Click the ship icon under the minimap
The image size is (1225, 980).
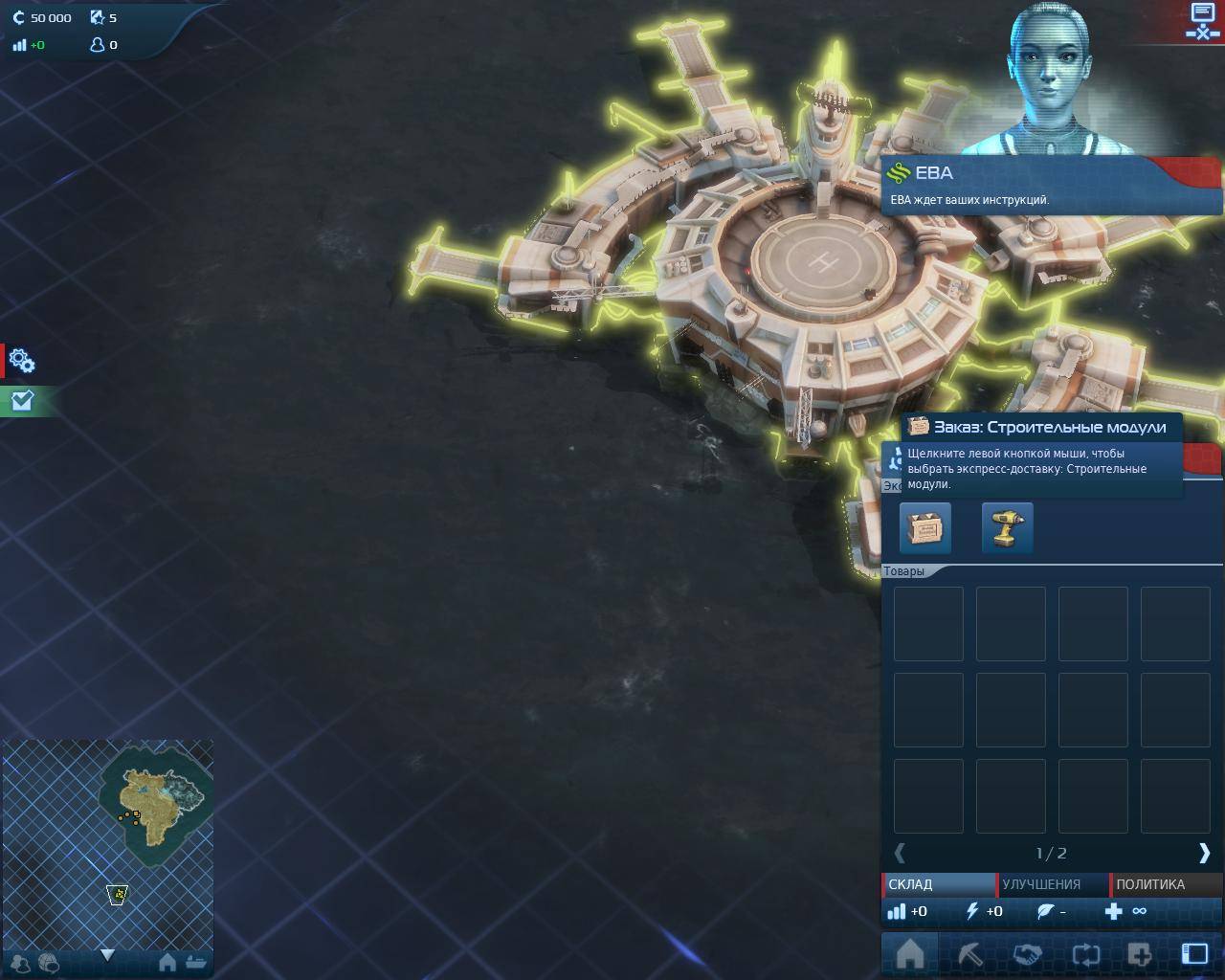pyautogui.click(x=196, y=962)
